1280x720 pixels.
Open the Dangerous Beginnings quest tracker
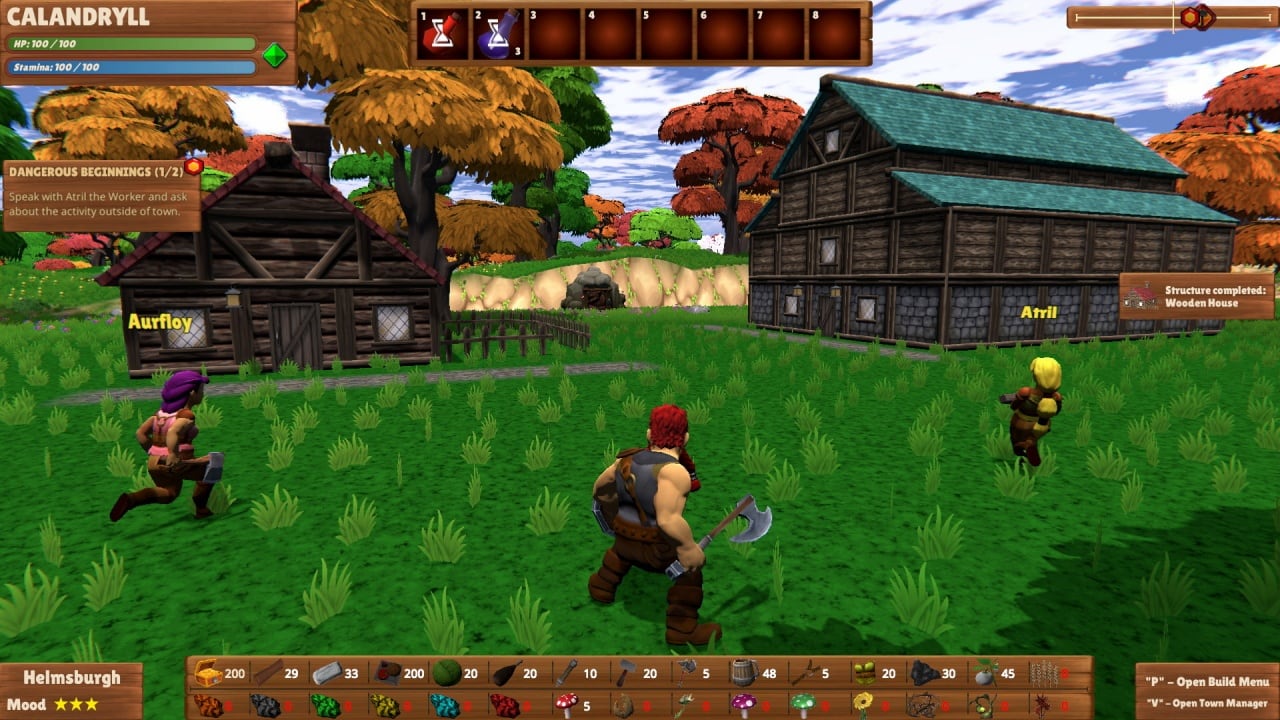[100, 195]
